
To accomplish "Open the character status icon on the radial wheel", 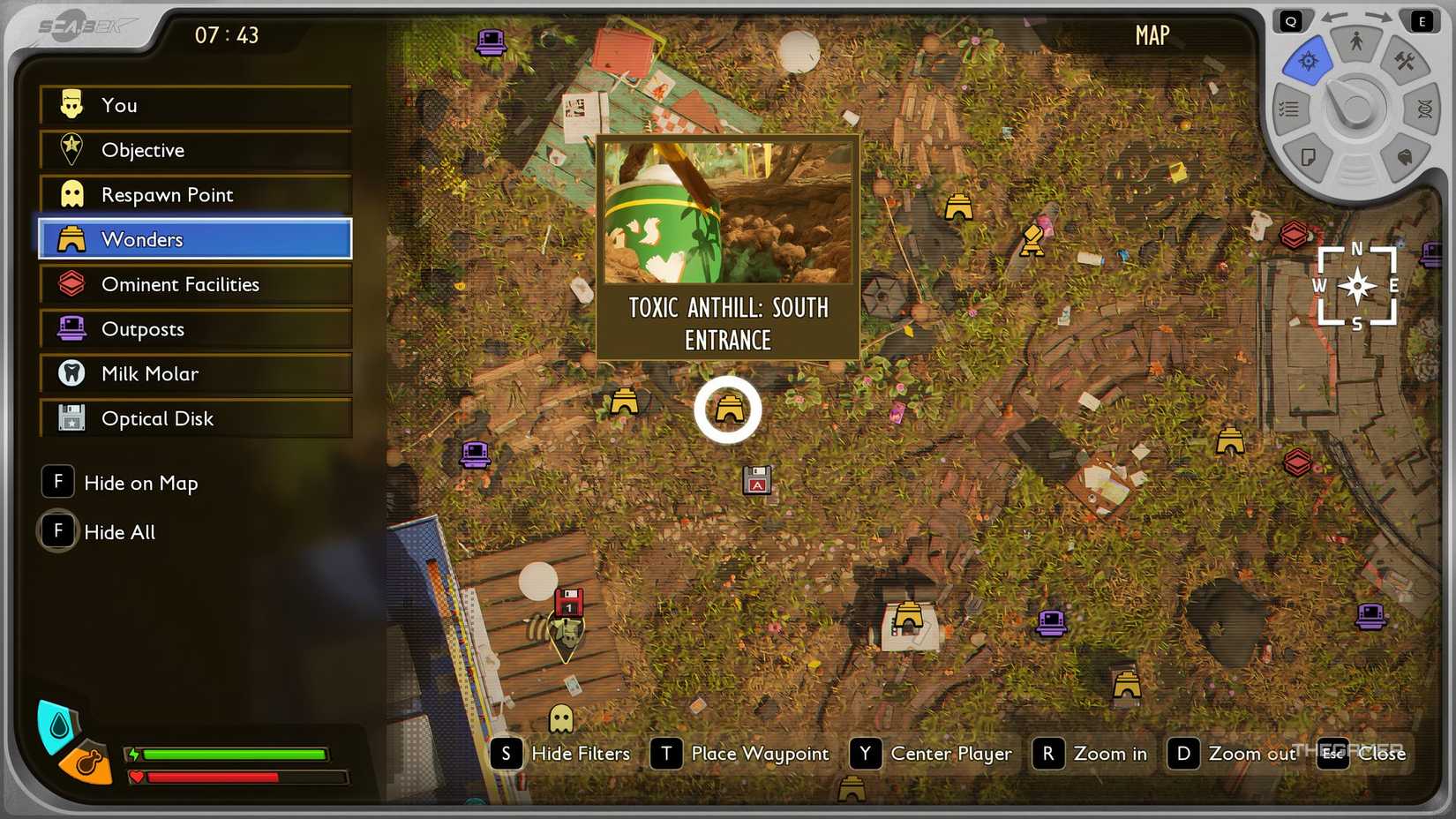I will point(1355,42).
